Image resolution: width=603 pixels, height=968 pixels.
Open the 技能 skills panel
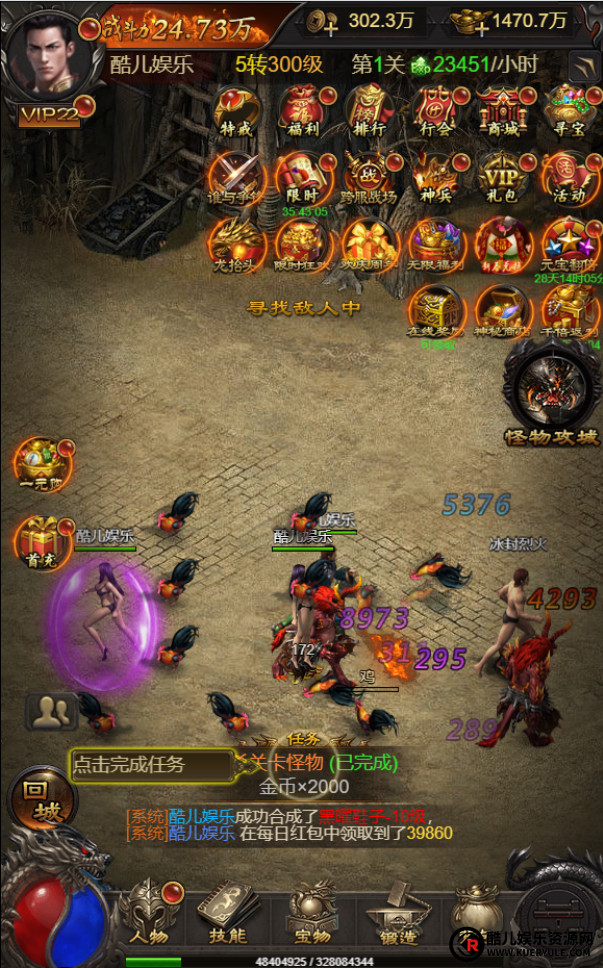[x=228, y=910]
